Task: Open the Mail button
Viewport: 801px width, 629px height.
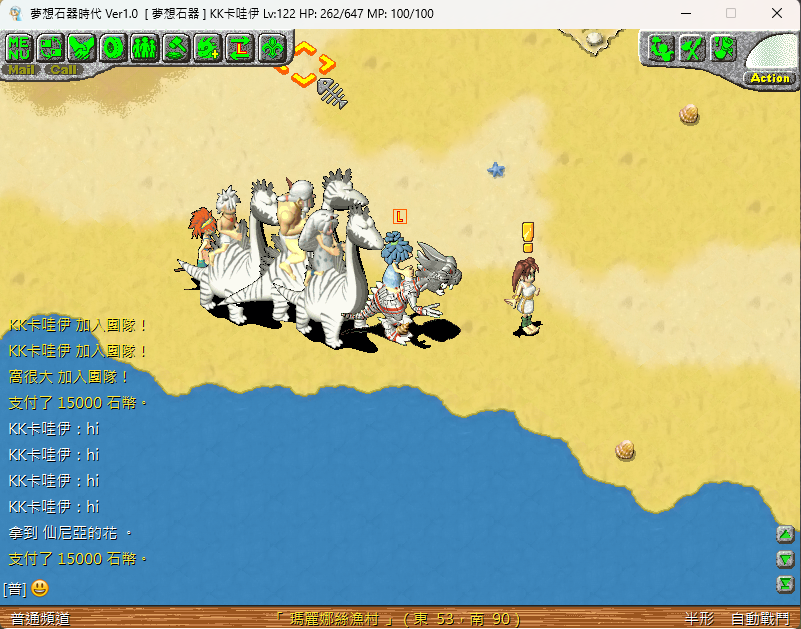Action: tap(22, 70)
